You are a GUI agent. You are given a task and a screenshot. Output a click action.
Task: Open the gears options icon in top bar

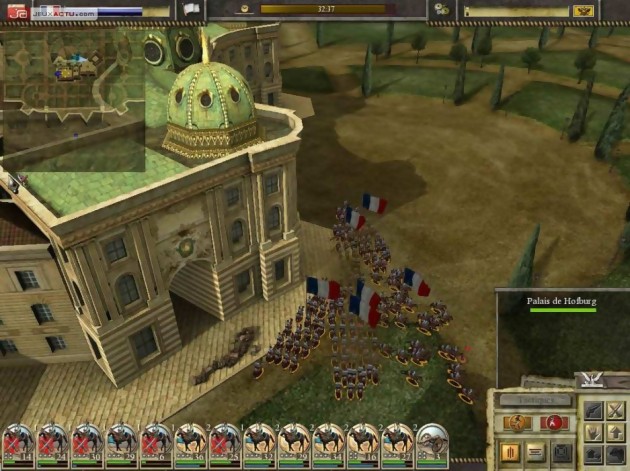click(441, 9)
